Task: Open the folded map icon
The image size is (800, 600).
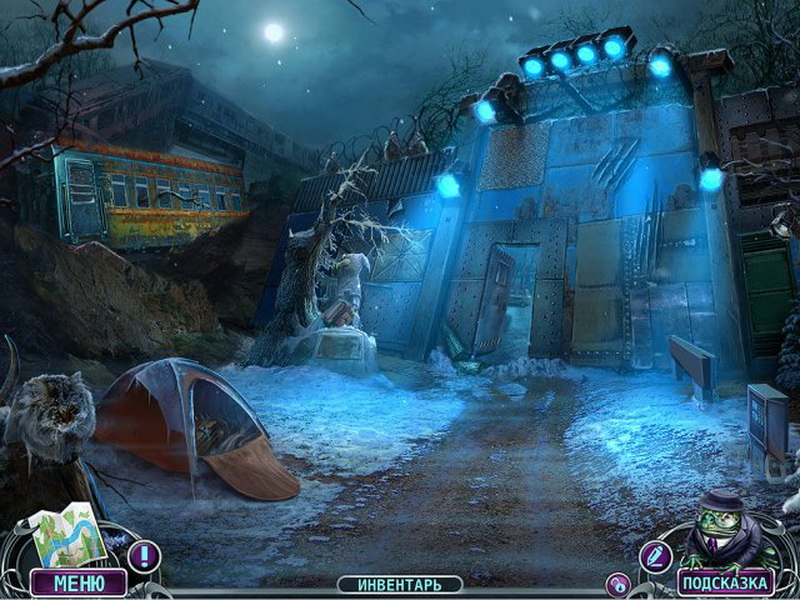Action: (69, 537)
